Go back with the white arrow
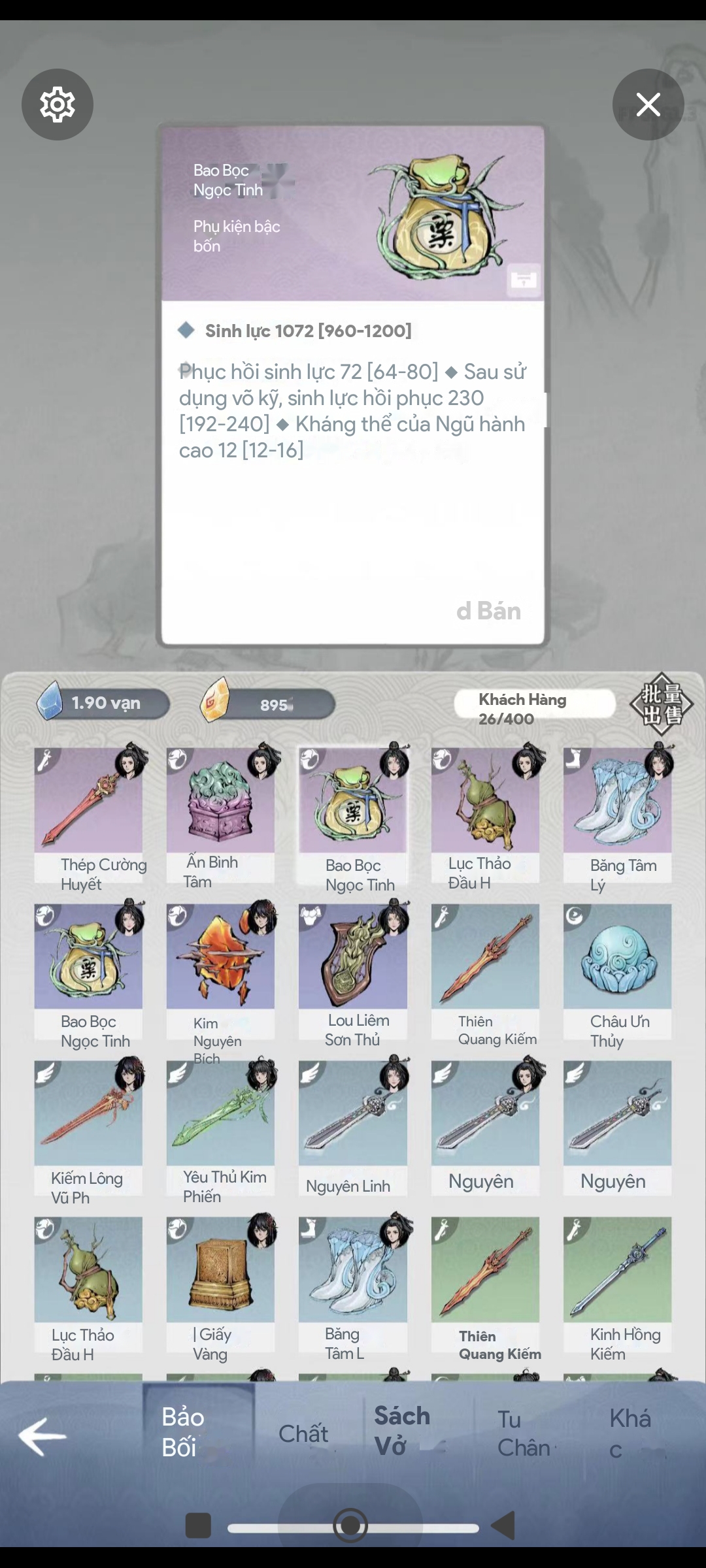The width and height of the screenshot is (706, 1568). click(42, 1436)
